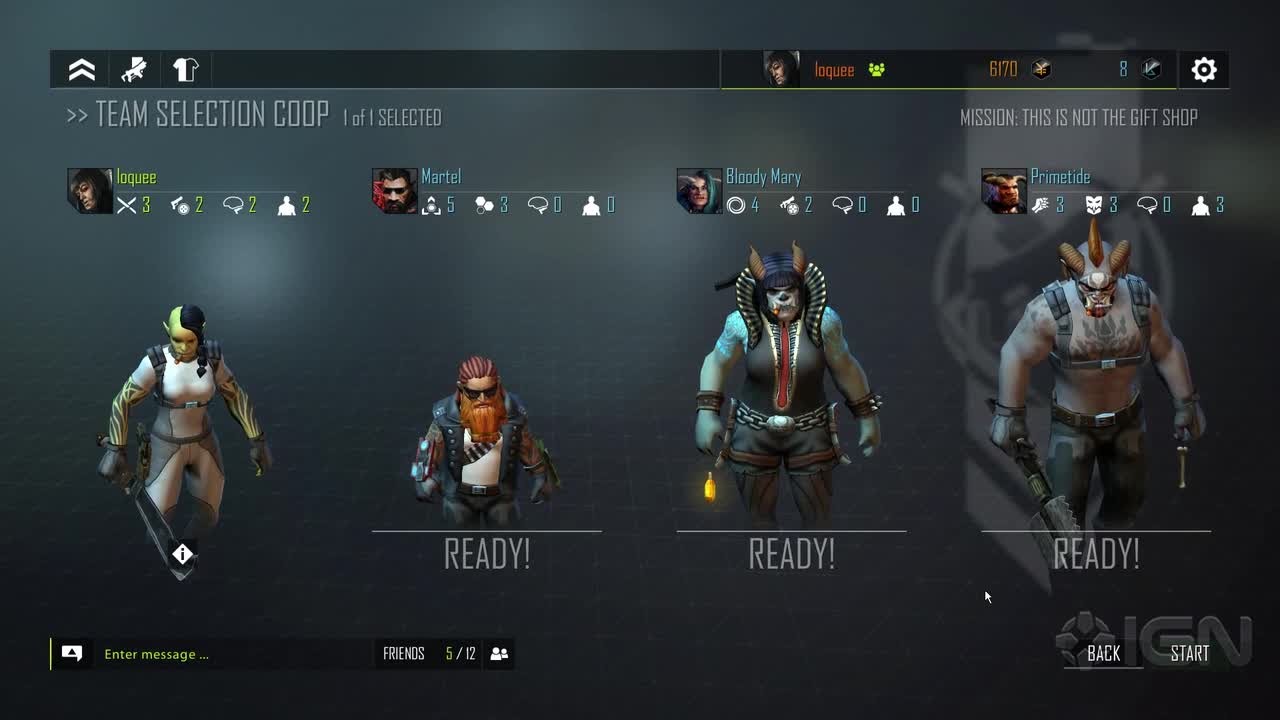Open the double chevron rank tab

[82, 70]
